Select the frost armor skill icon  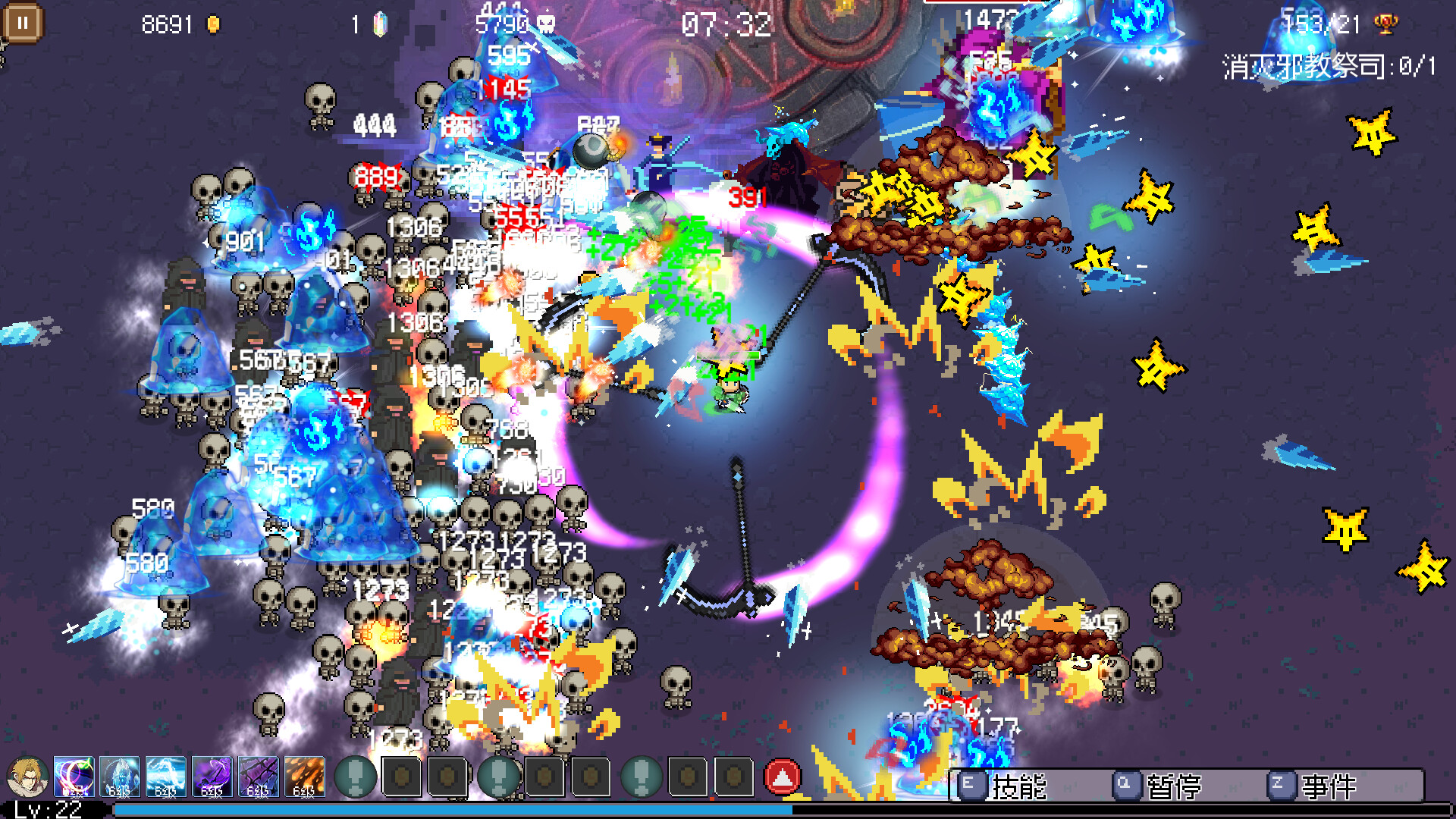(118, 775)
